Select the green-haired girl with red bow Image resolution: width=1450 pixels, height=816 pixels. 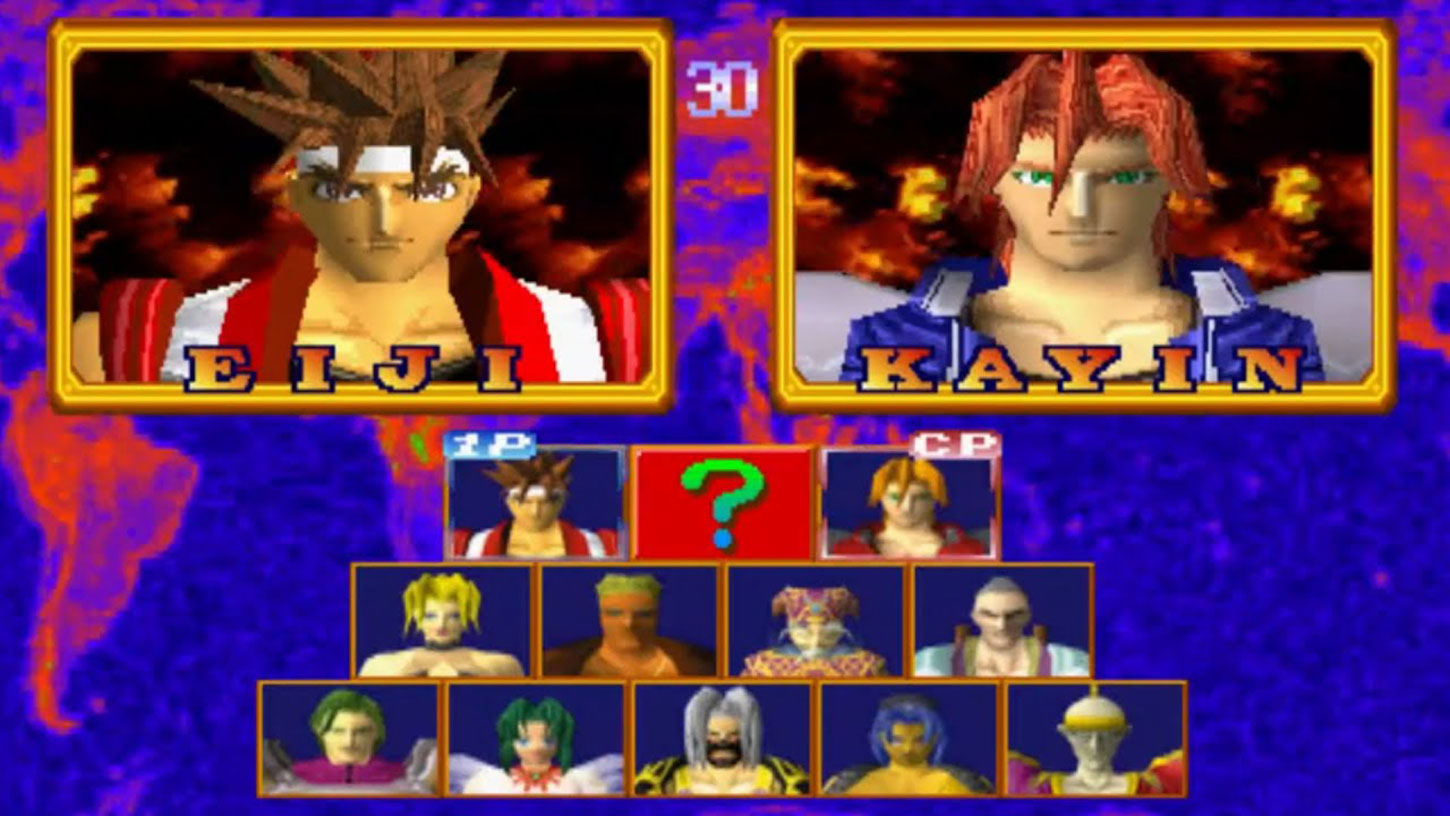(x=536, y=739)
